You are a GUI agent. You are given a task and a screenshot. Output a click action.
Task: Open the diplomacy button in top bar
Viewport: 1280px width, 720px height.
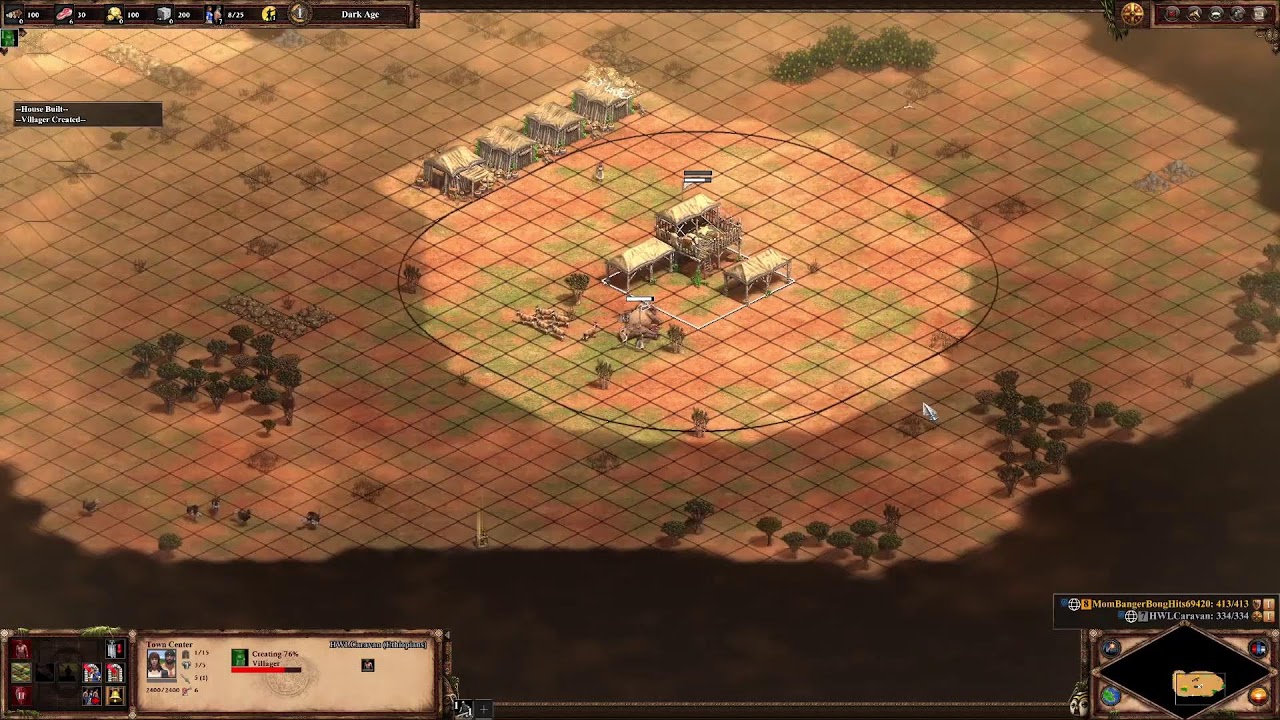[1238, 14]
